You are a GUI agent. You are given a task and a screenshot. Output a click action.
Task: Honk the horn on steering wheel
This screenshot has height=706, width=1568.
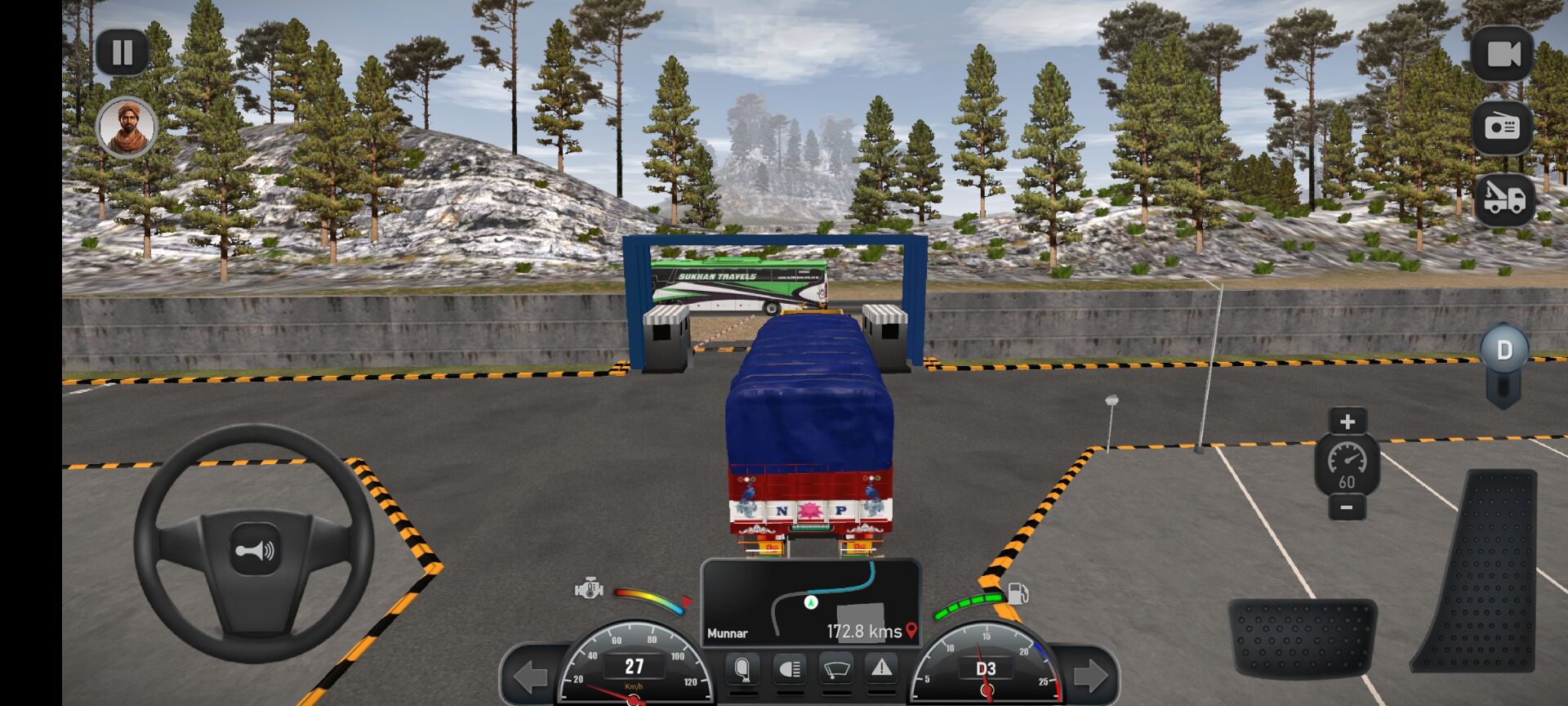254,552
